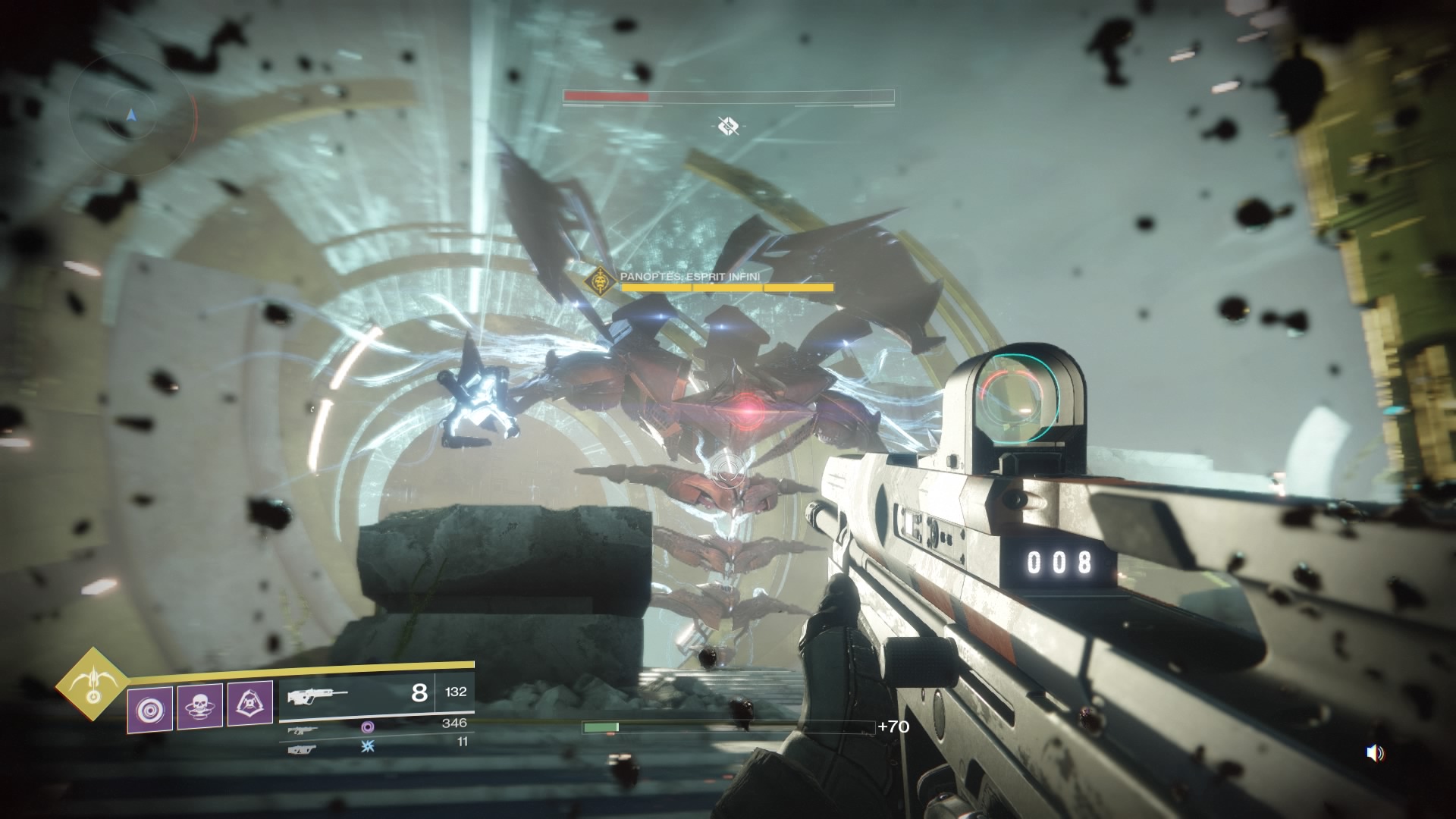
Task: Toggle the speaker volume icon
Action: click(x=1374, y=753)
